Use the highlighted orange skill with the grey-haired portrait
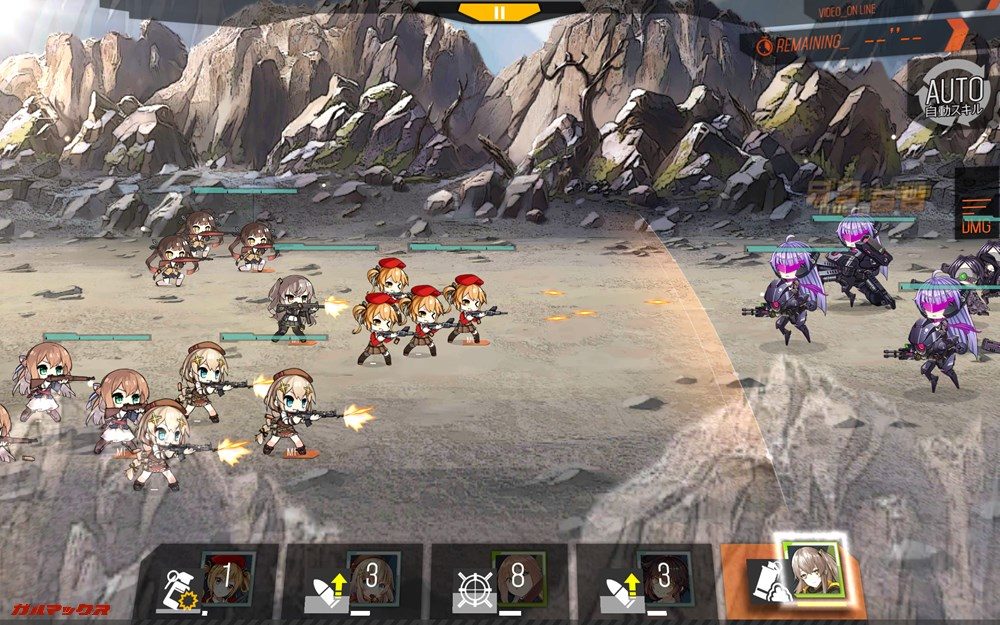Viewport: 1000px width, 625px height. (792, 578)
